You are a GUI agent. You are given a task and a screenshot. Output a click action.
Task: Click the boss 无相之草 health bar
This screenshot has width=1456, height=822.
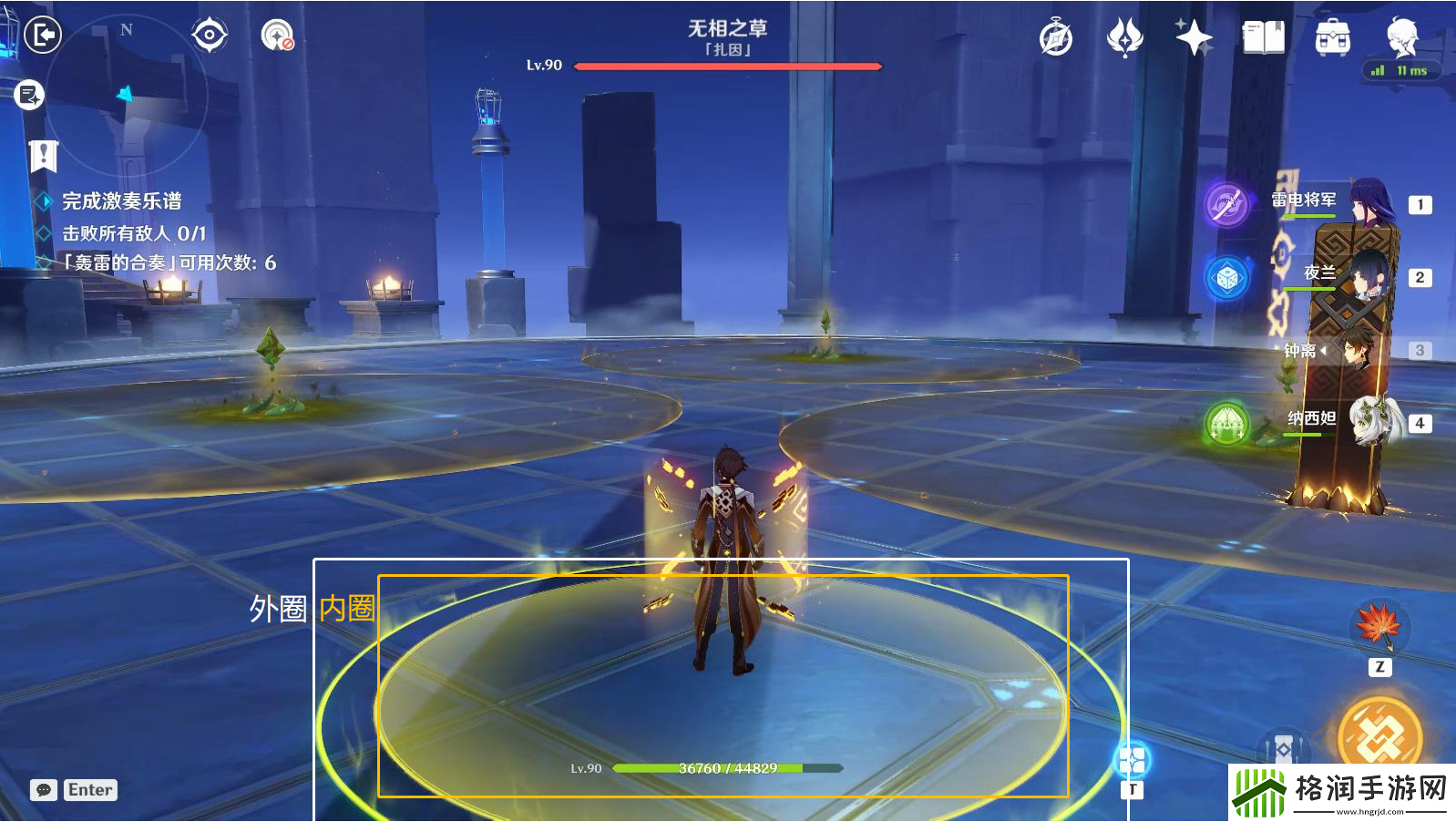tap(727, 66)
